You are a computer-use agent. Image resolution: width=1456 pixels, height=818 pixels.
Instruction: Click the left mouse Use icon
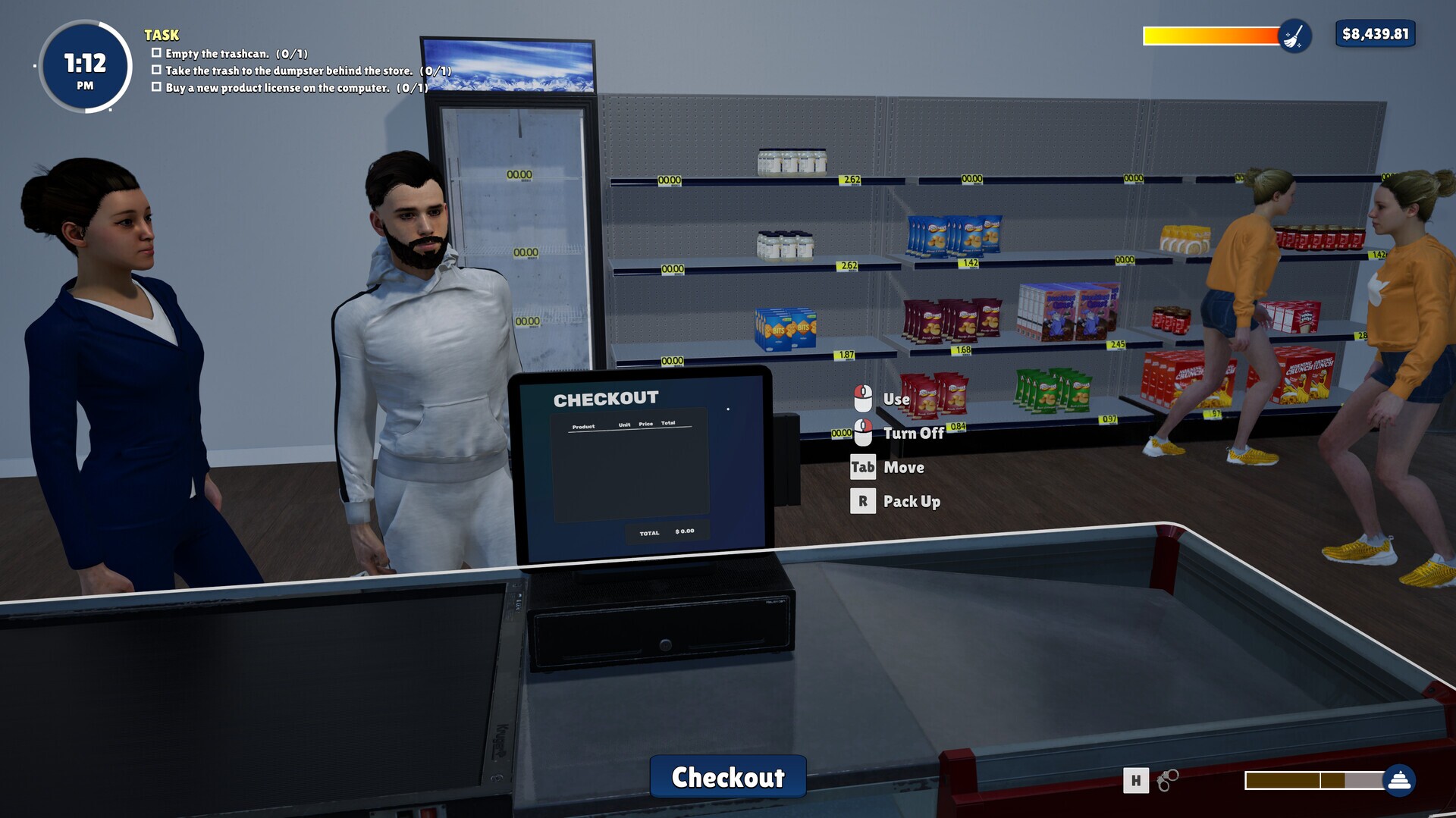863,399
